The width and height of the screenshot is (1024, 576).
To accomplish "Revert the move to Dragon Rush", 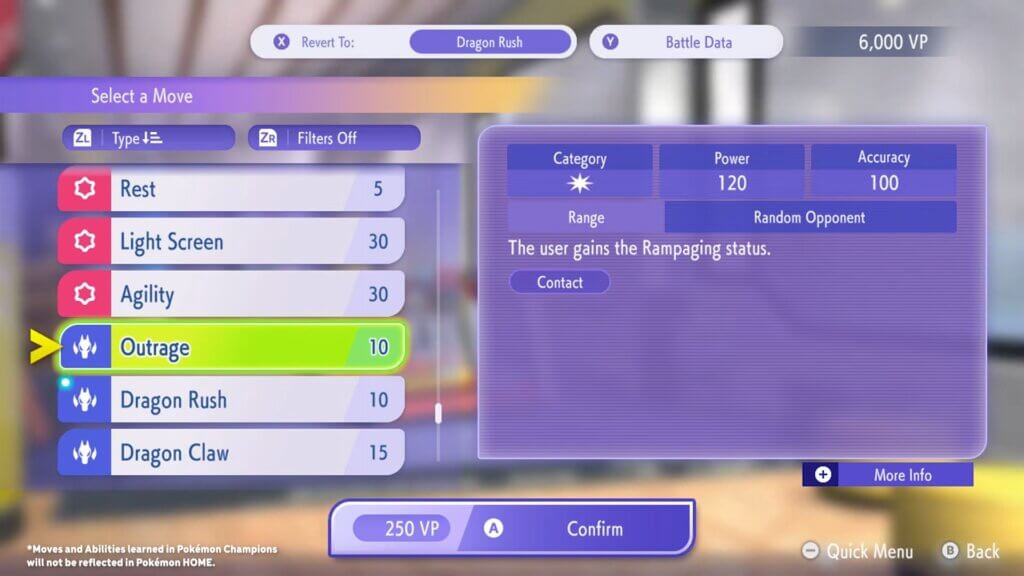I will 411,42.
